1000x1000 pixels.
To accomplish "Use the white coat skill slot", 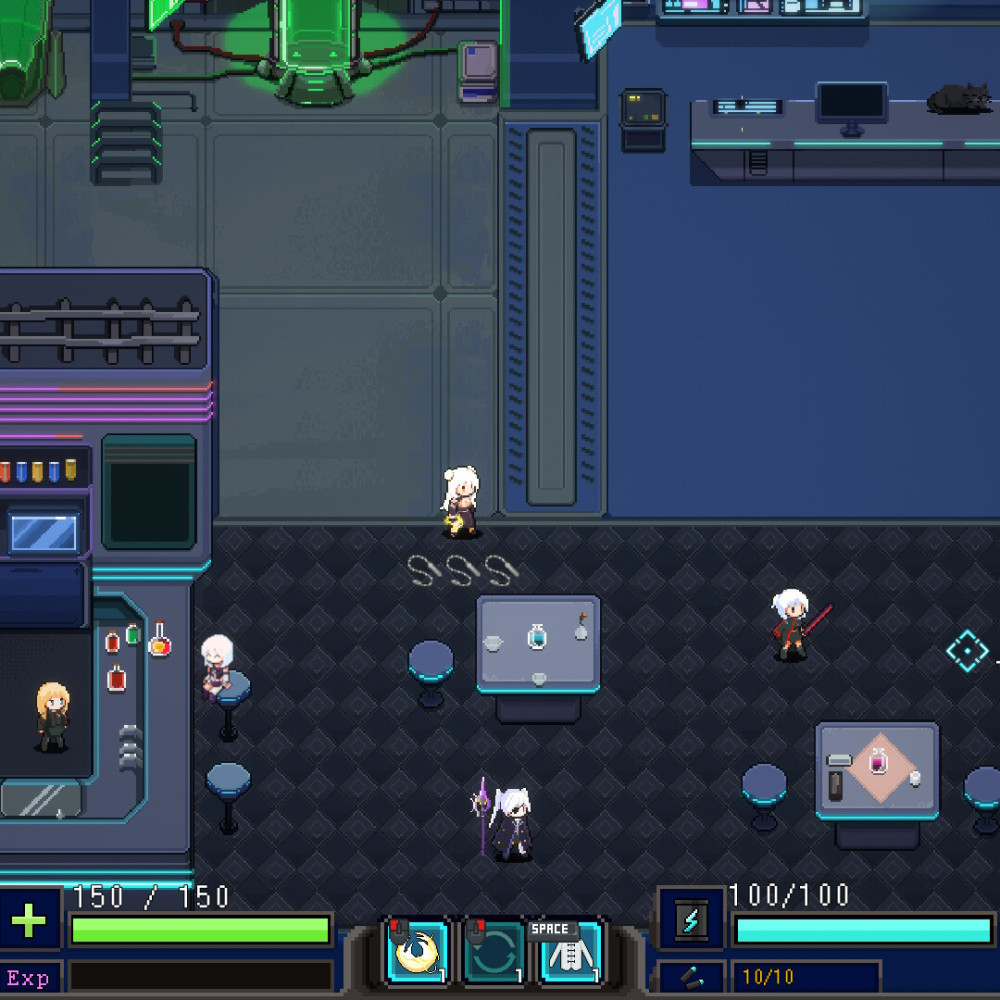I will click(572, 955).
